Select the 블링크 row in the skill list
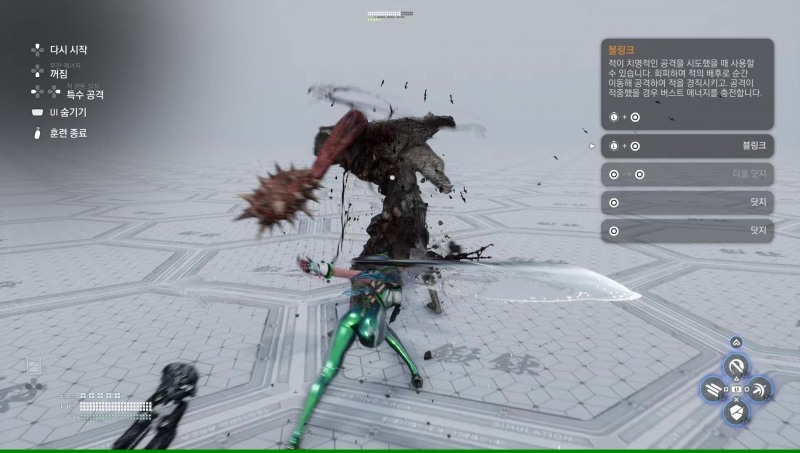 (x=688, y=146)
